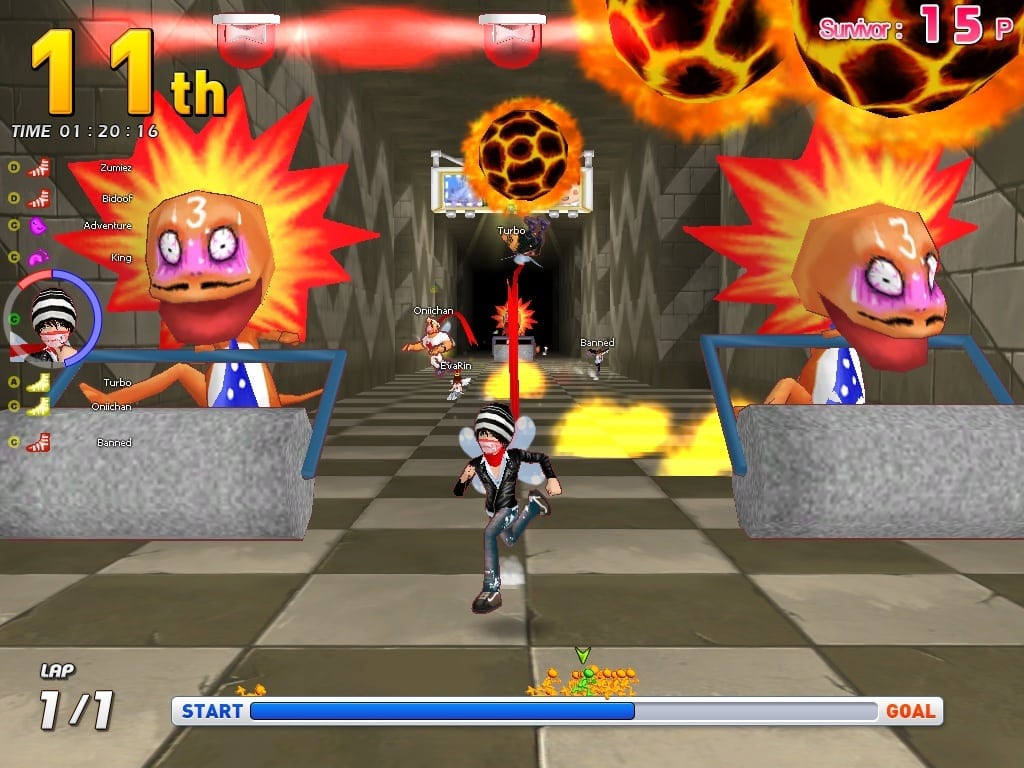This screenshot has height=768, width=1024.
Task: Select Zumiez in the ranking list
Action: coord(115,168)
